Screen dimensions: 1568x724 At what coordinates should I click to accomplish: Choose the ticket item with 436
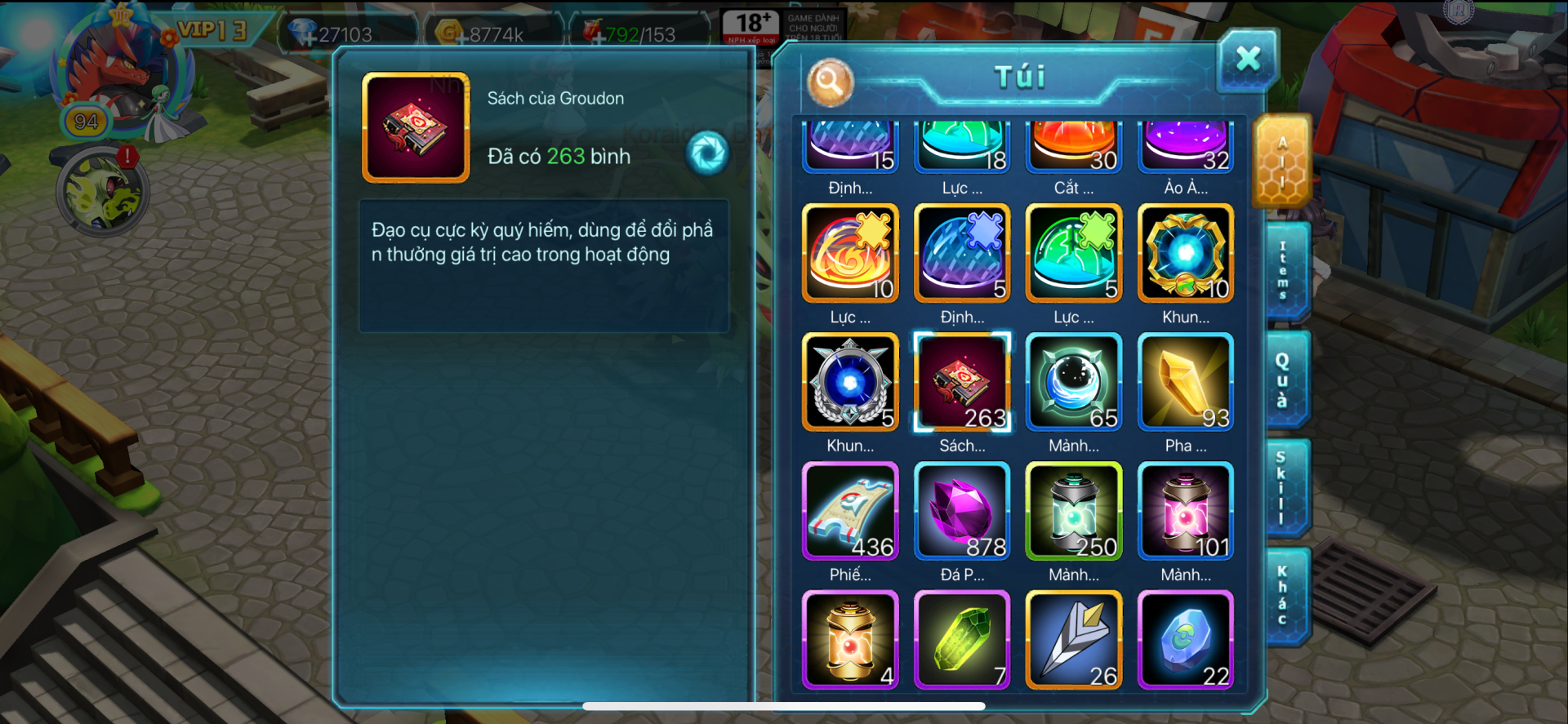pos(850,511)
